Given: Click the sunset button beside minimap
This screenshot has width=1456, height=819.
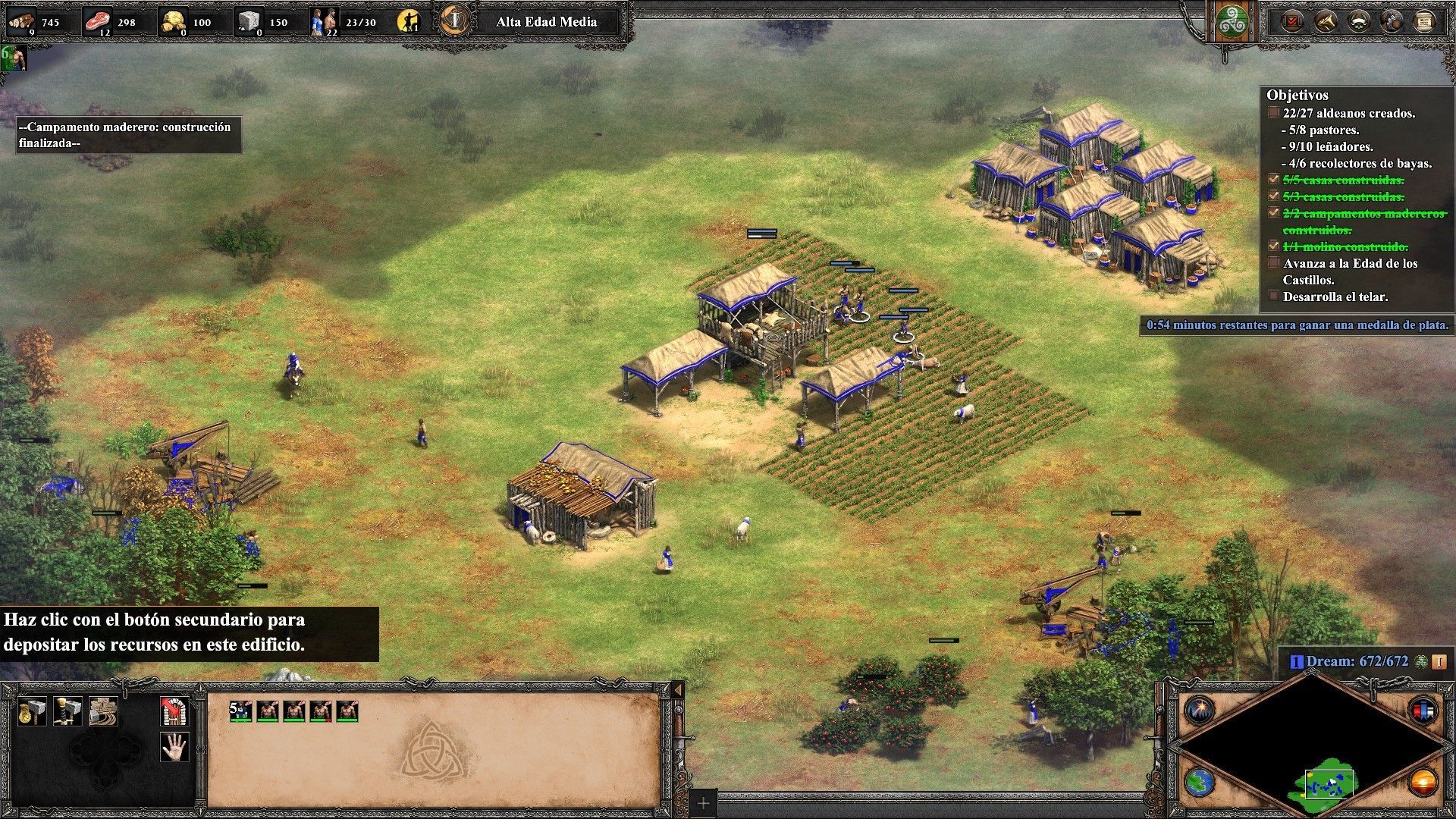Looking at the screenshot, I should [x=1423, y=782].
